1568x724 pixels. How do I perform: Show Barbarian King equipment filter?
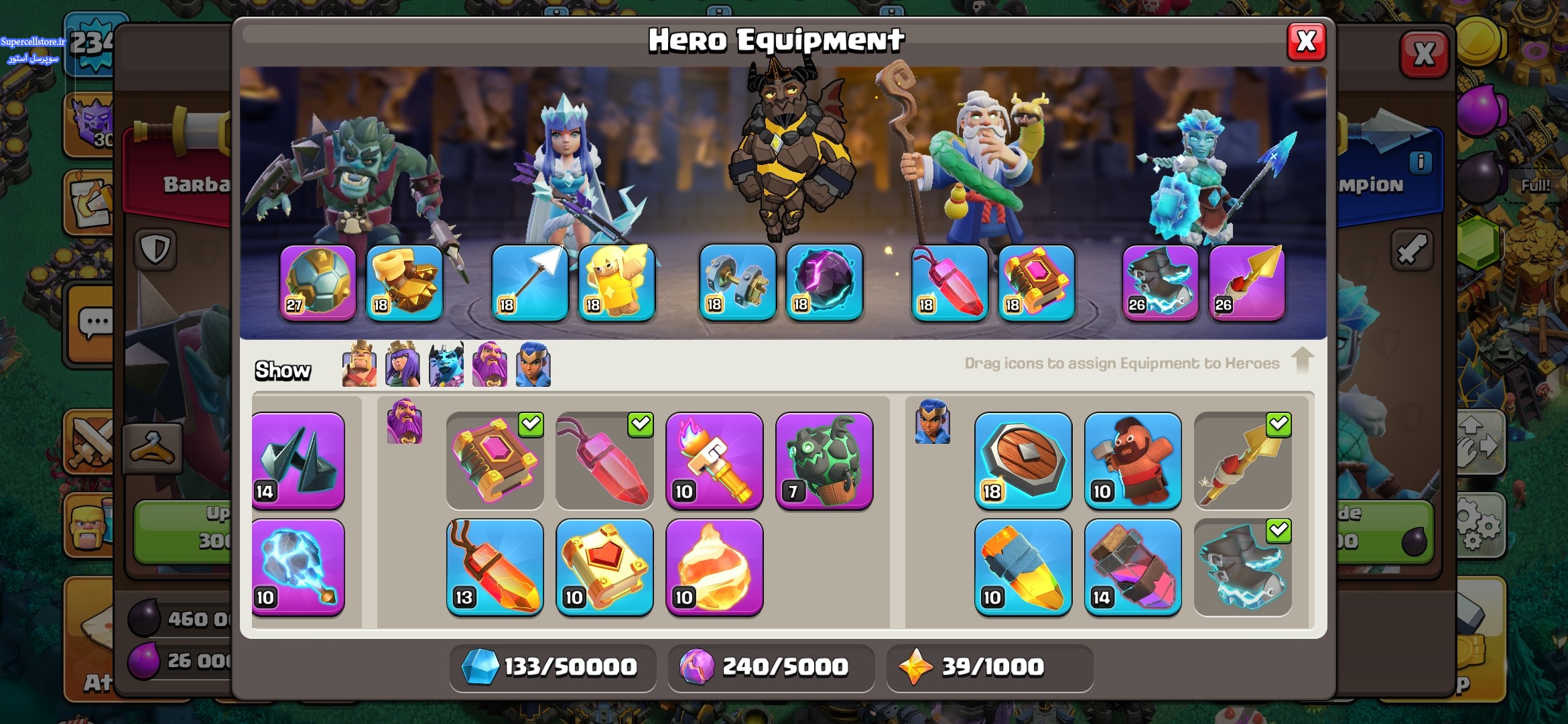[359, 365]
